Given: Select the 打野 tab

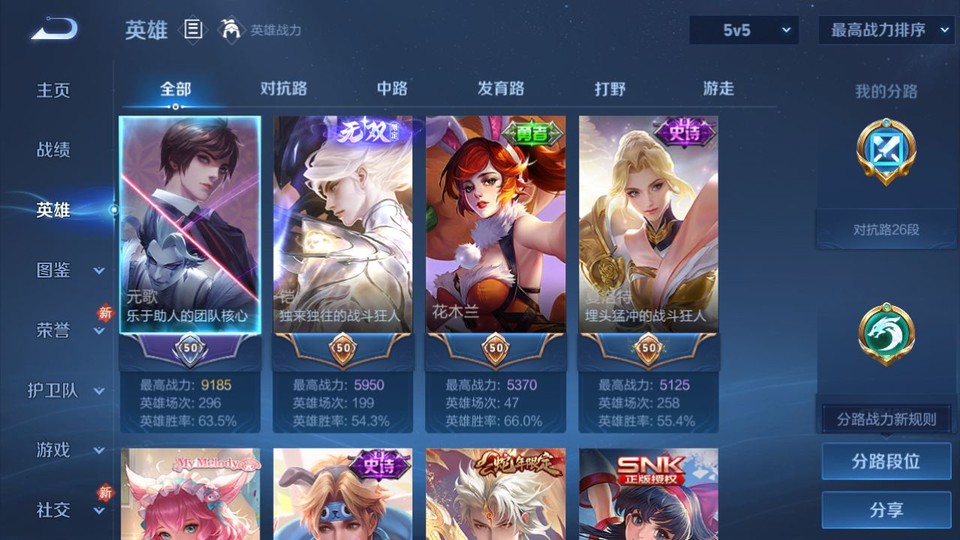Looking at the screenshot, I should point(610,89).
